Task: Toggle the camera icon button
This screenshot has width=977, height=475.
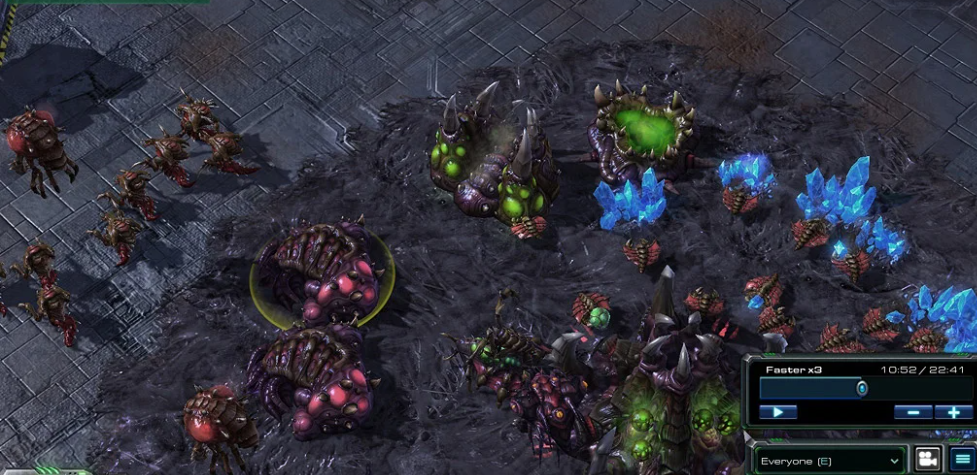Action: [x=928, y=460]
